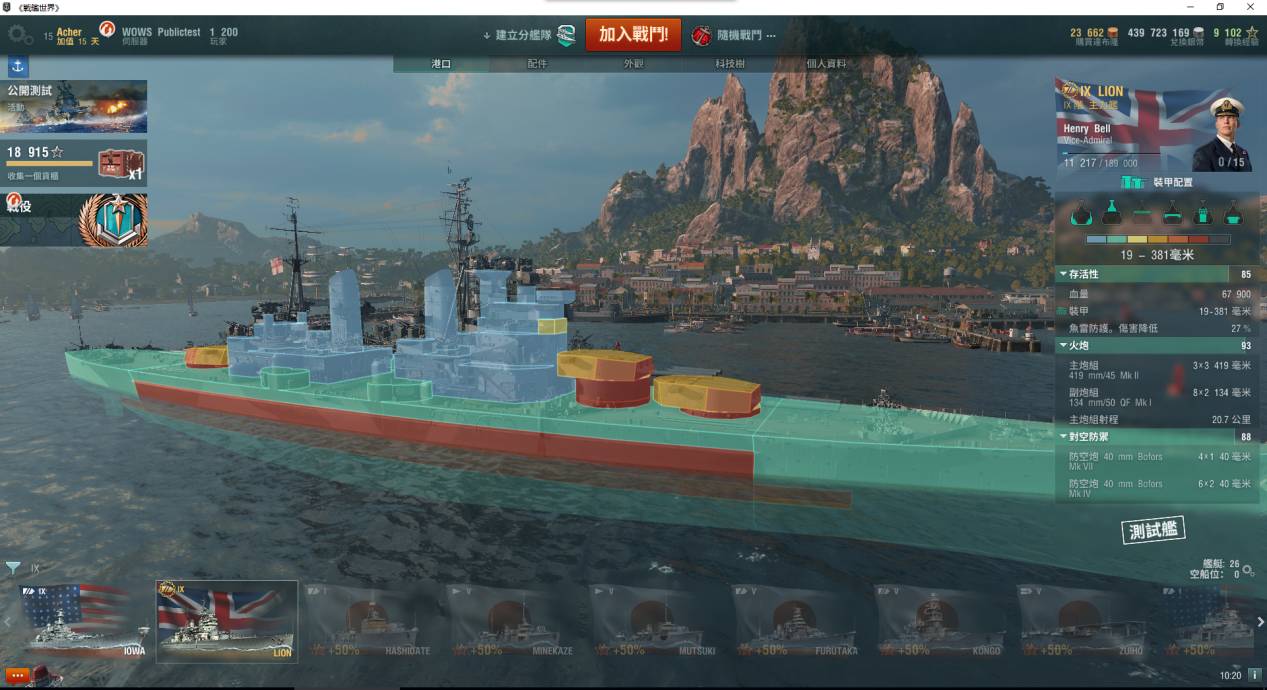This screenshot has width=1267, height=690.
Task: Open the 科技樹 tech tree tab
Action: pyautogui.click(x=729, y=64)
